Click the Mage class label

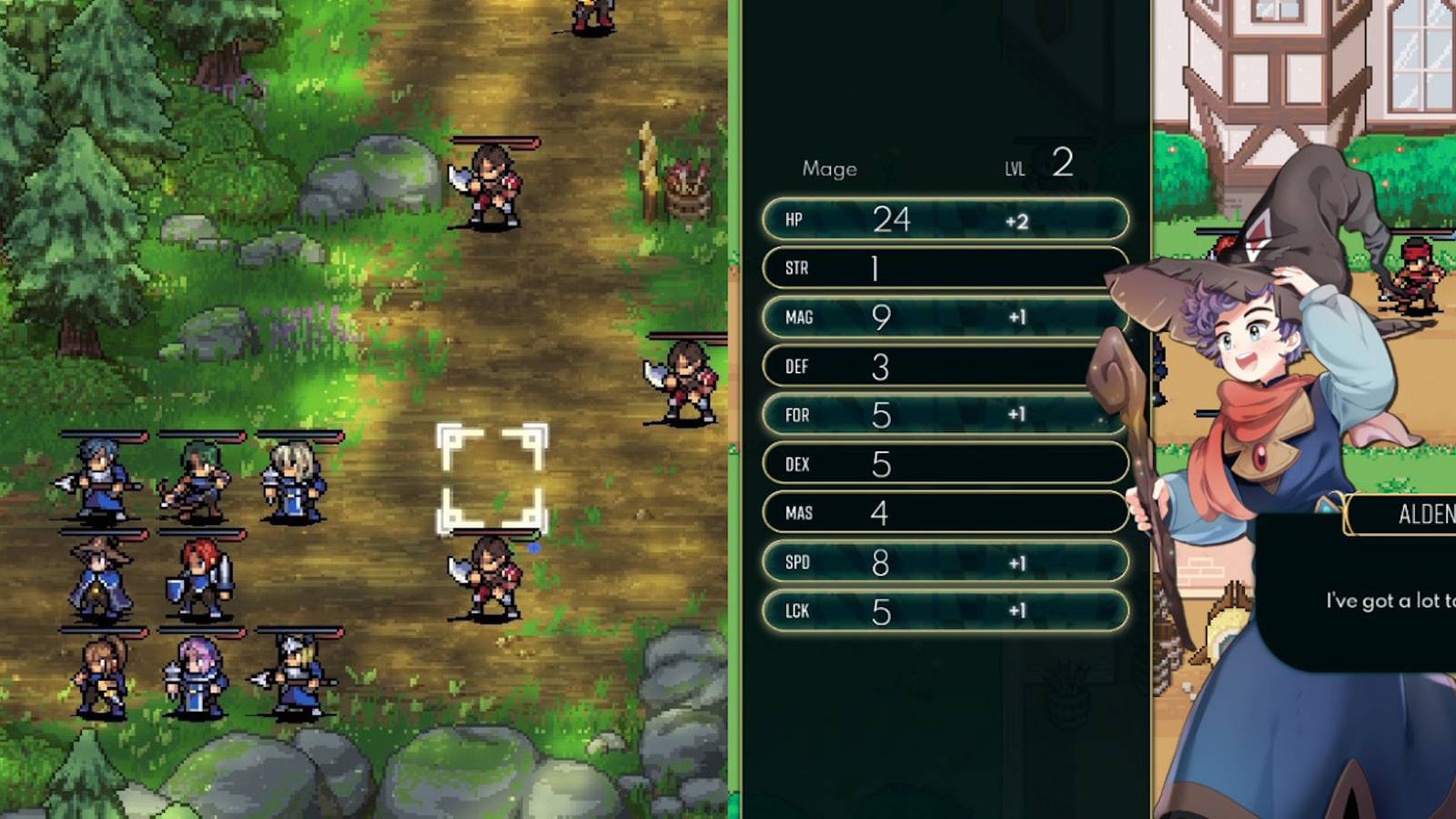tap(829, 168)
